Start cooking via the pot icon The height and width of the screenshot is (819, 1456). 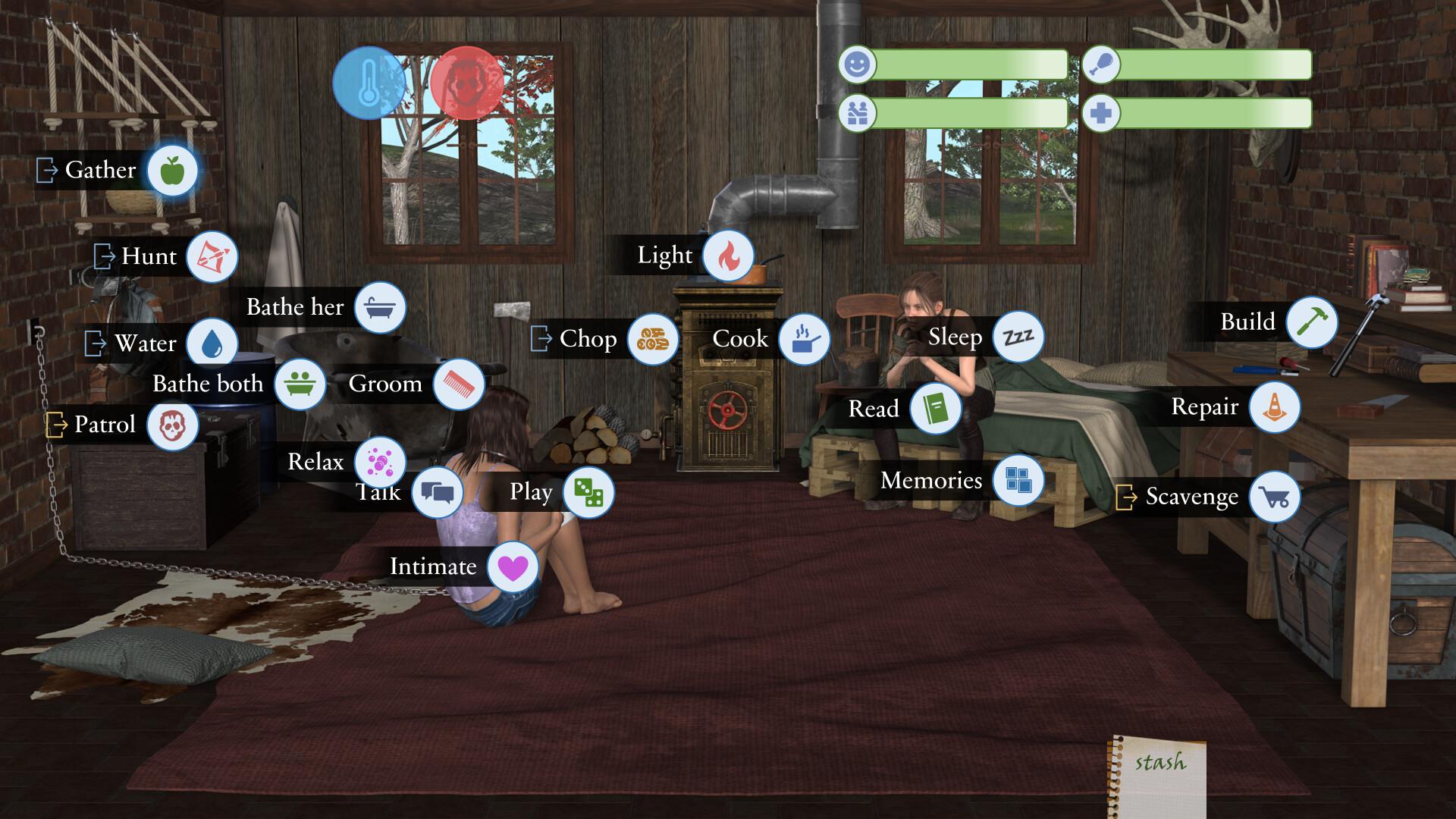(806, 340)
